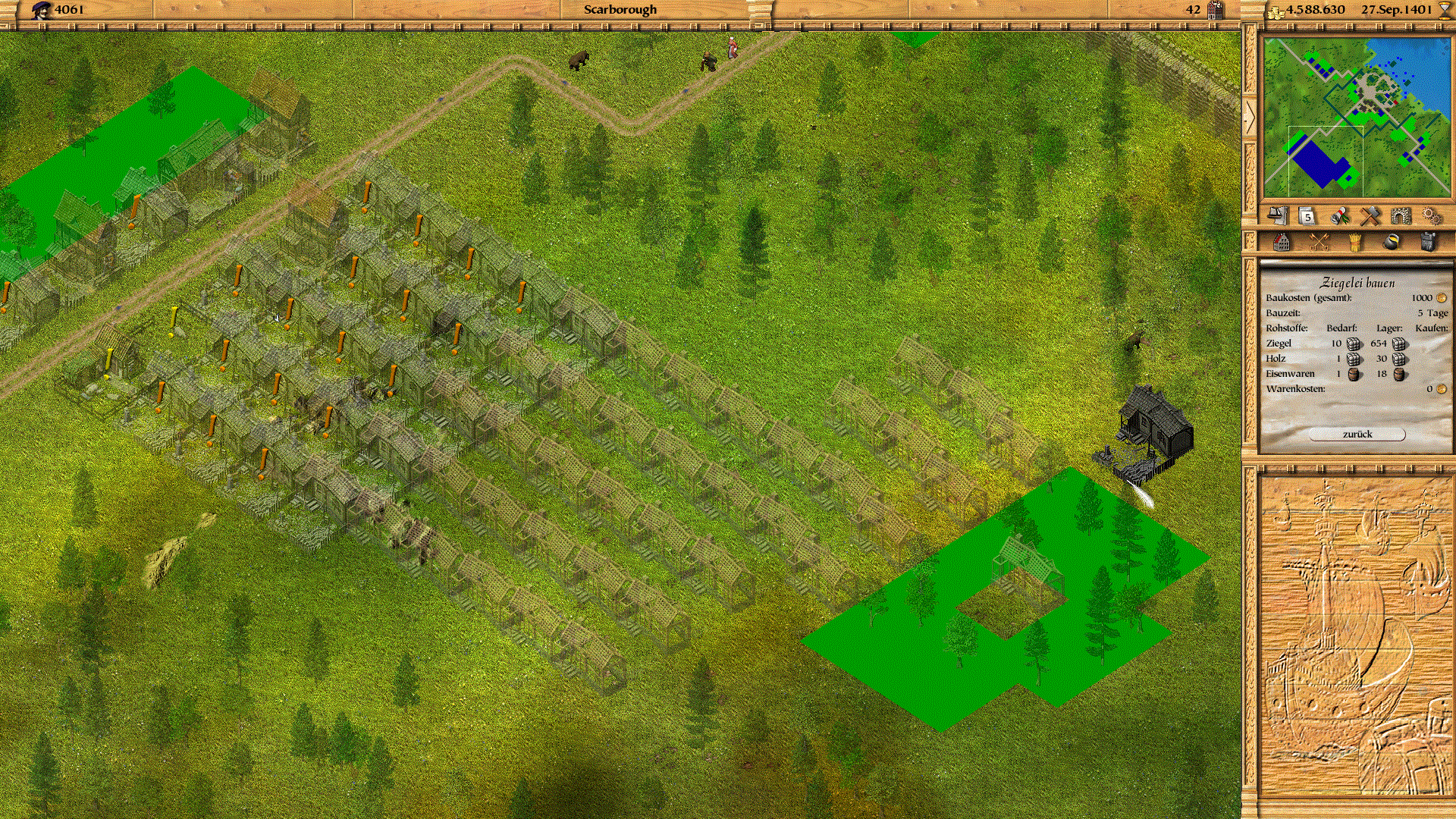Choose the red-roofed house building category
This screenshot has width=1456, height=819.
click(x=1282, y=242)
